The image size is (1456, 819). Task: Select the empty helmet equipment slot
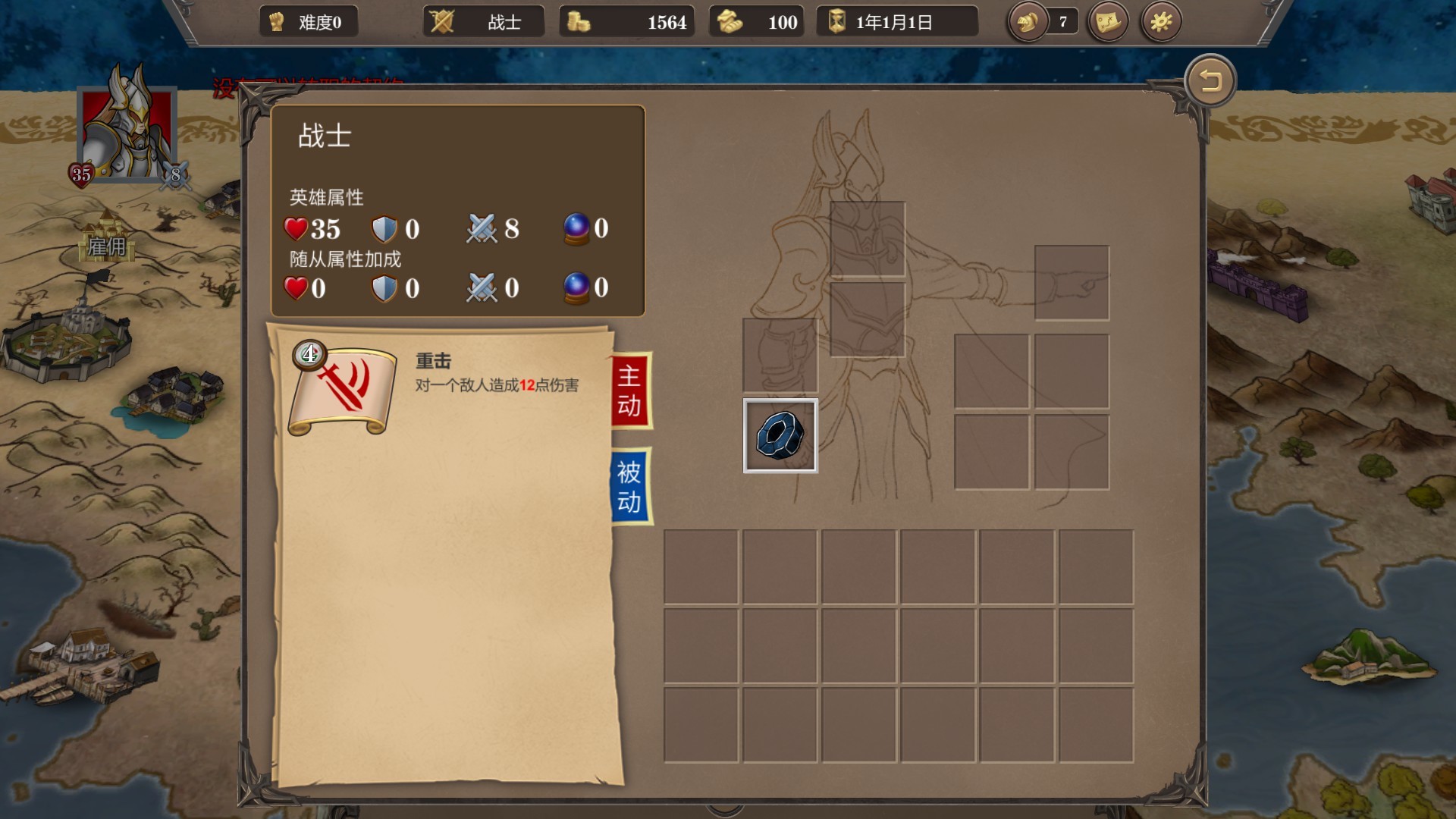(x=868, y=238)
